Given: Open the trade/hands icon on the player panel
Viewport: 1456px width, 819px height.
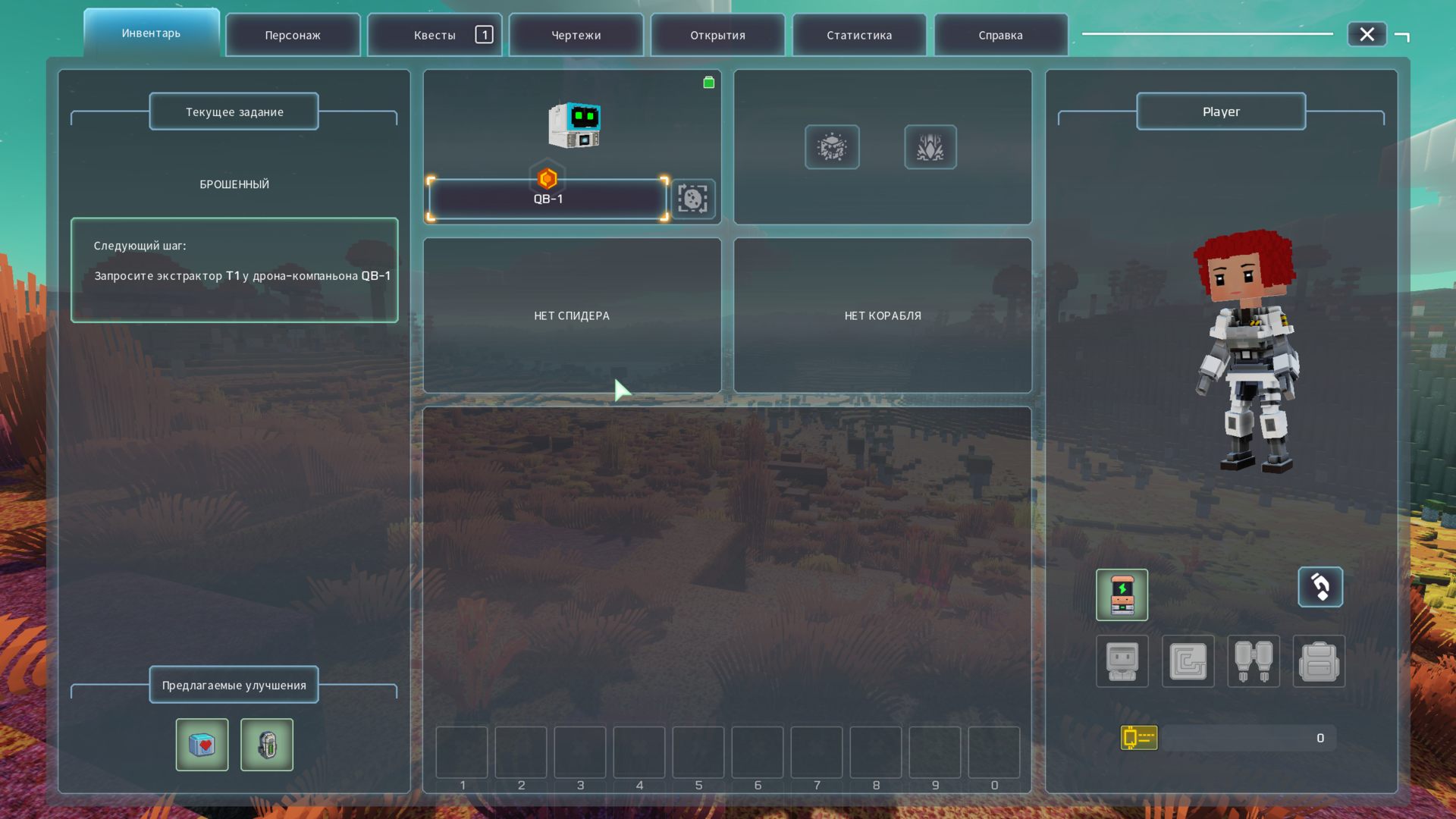Looking at the screenshot, I should click(1320, 587).
